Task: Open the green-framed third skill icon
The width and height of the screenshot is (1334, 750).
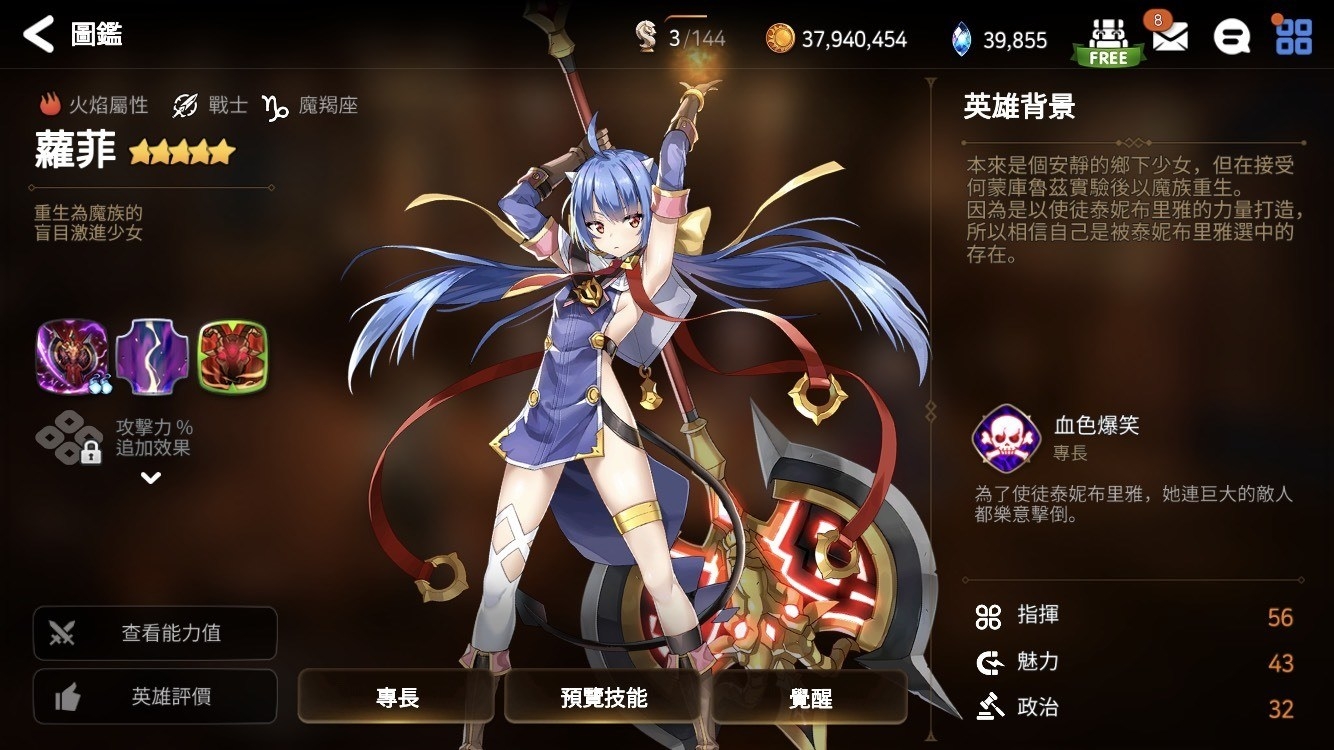Action: [x=234, y=356]
